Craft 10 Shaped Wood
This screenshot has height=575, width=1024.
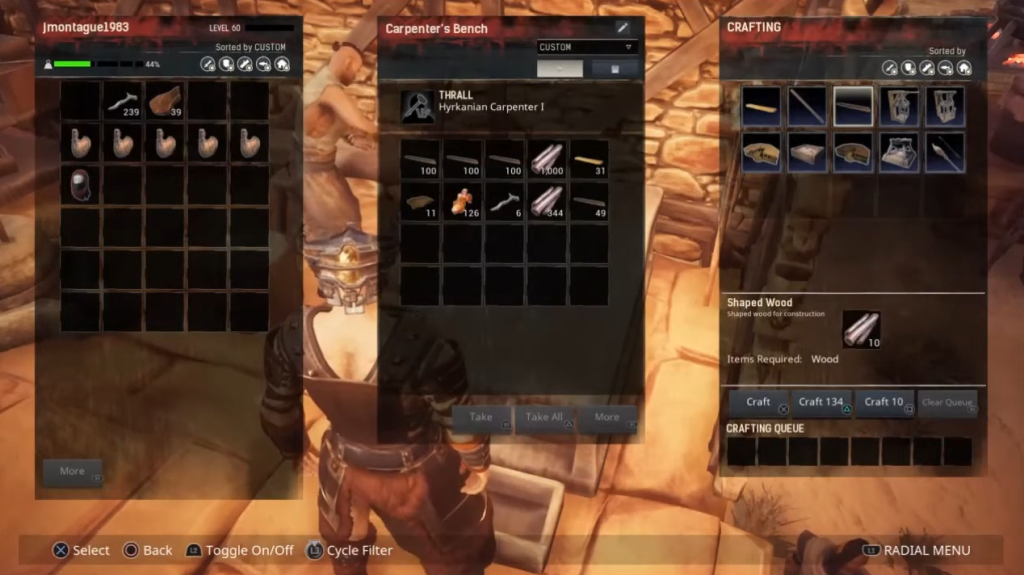click(x=884, y=402)
